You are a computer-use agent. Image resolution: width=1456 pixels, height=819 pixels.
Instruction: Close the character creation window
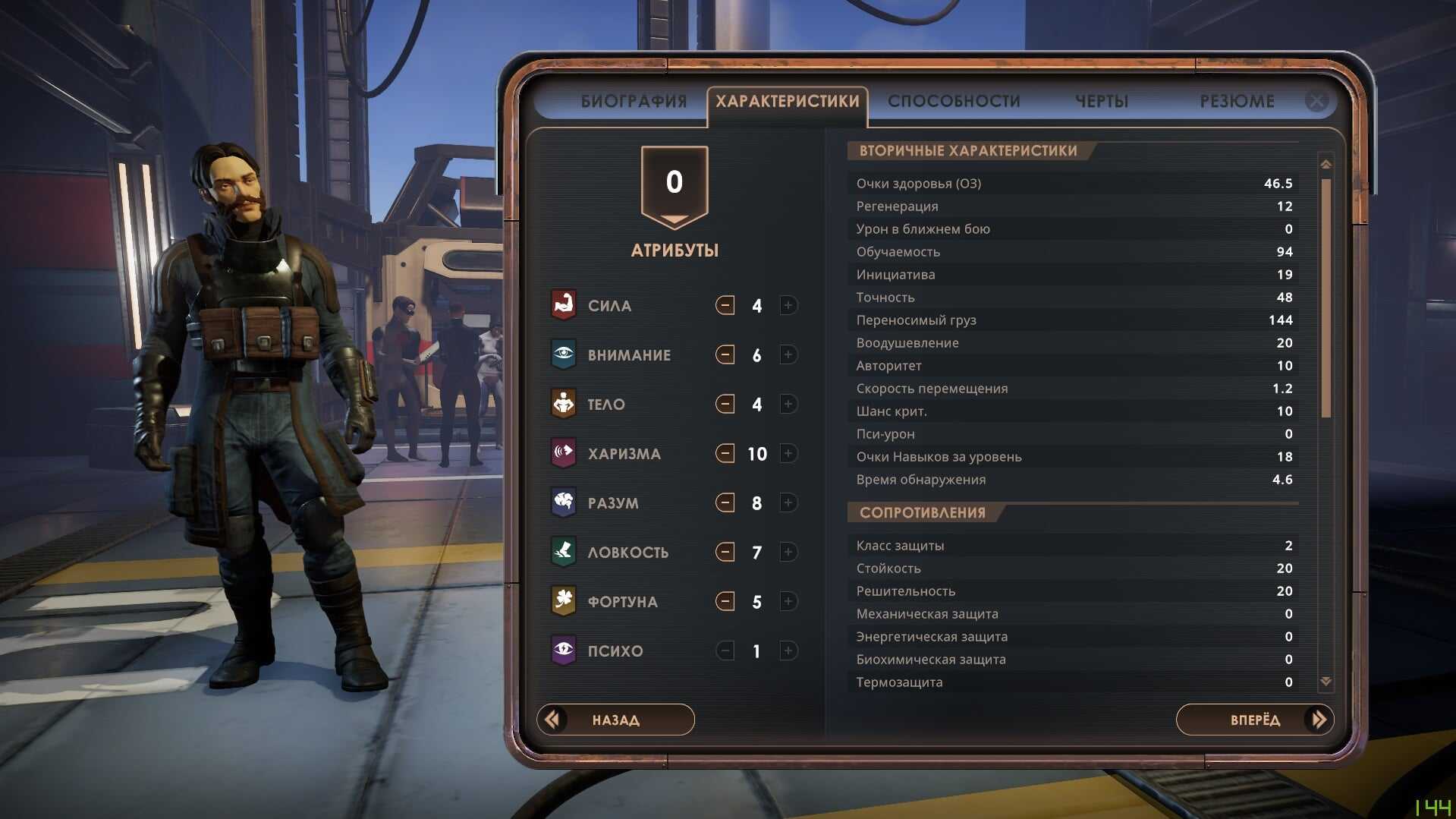pyautogui.click(x=1316, y=100)
